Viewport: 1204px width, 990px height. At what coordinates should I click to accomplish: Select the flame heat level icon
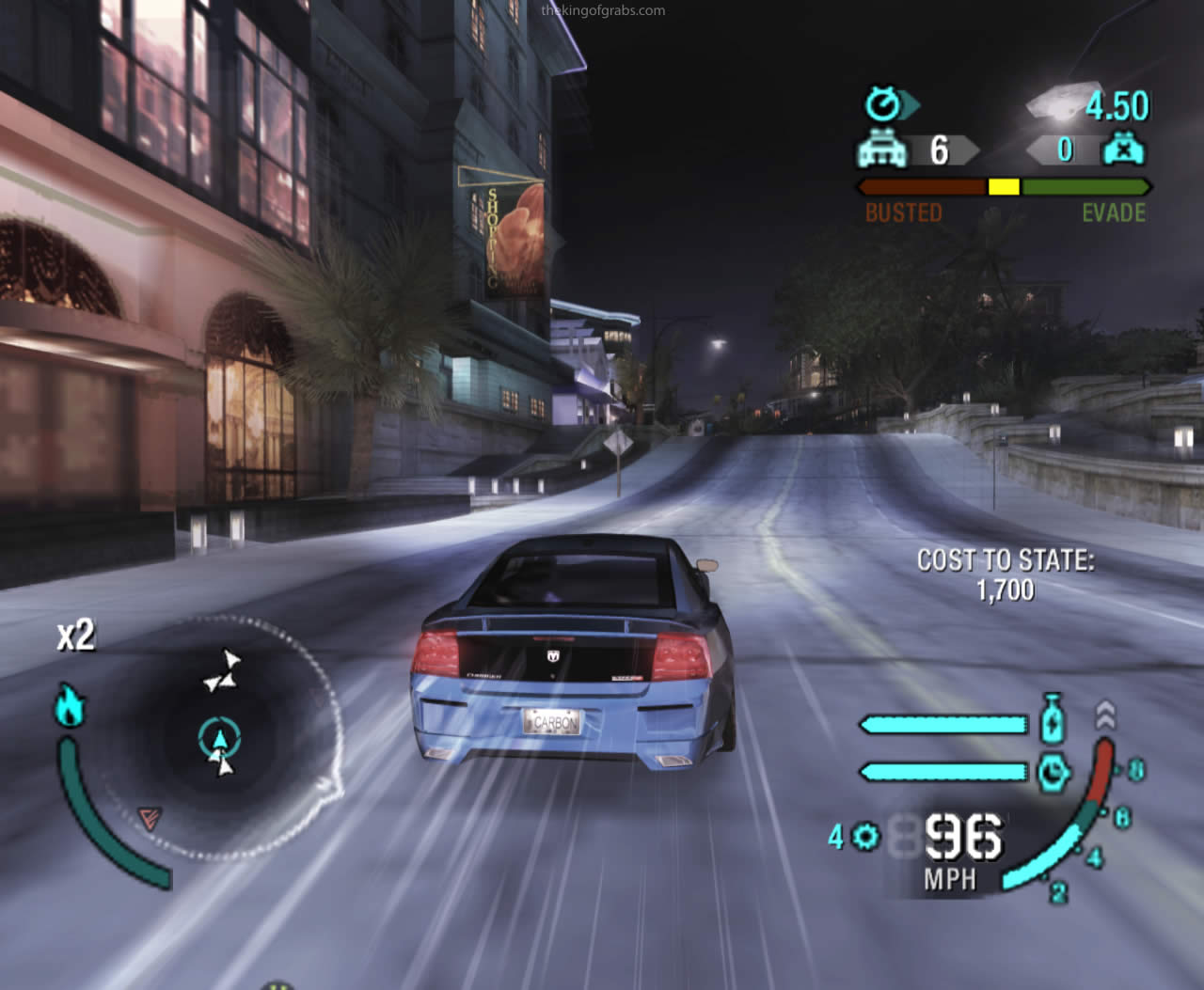70,704
